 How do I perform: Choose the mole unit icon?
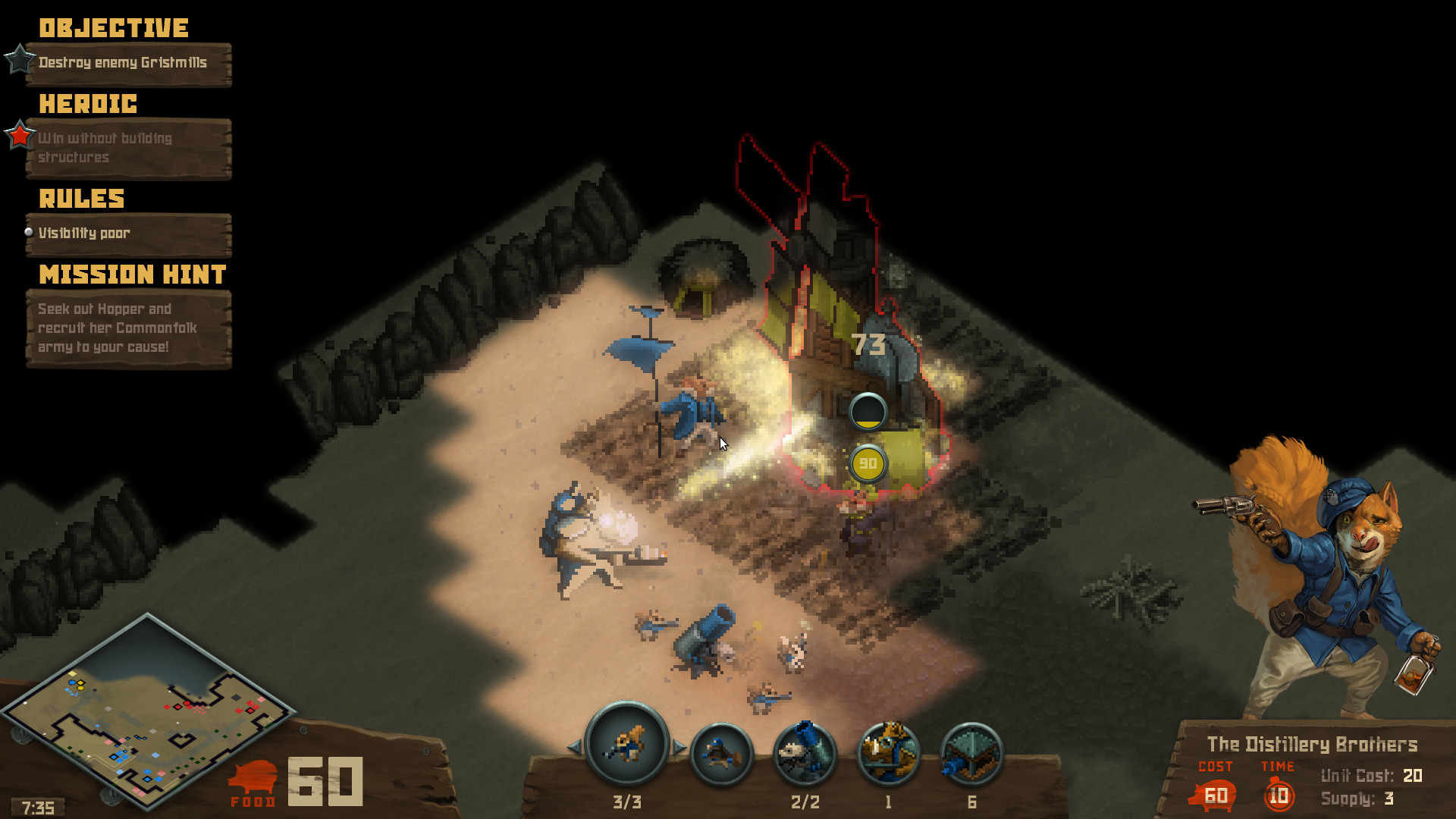[721, 753]
